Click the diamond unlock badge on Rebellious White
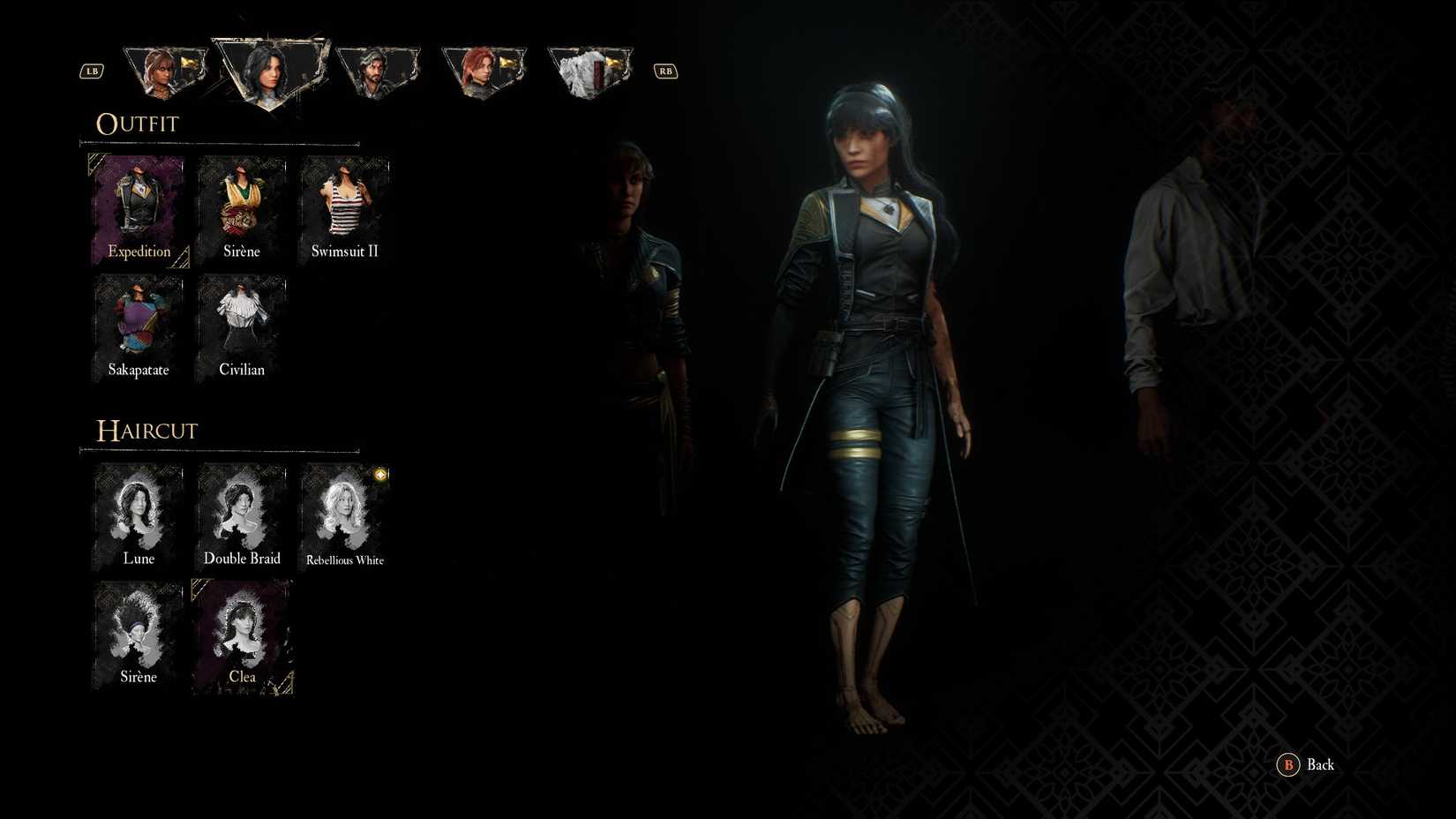The height and width of the screenshot is (819, 1456). (379, 476)
